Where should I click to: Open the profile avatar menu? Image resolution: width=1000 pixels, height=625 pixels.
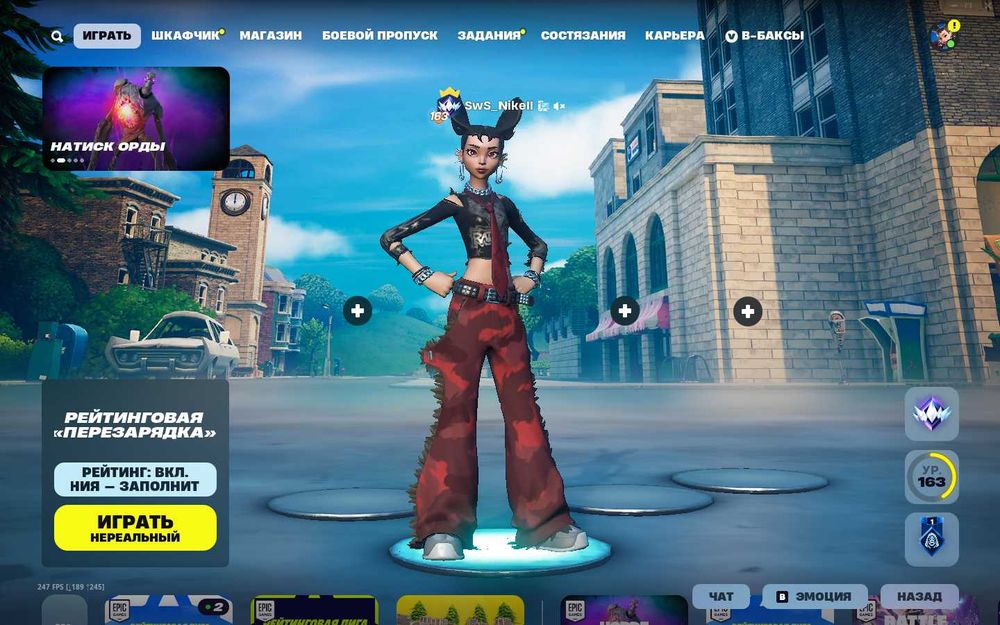click(x=943, y=36)
